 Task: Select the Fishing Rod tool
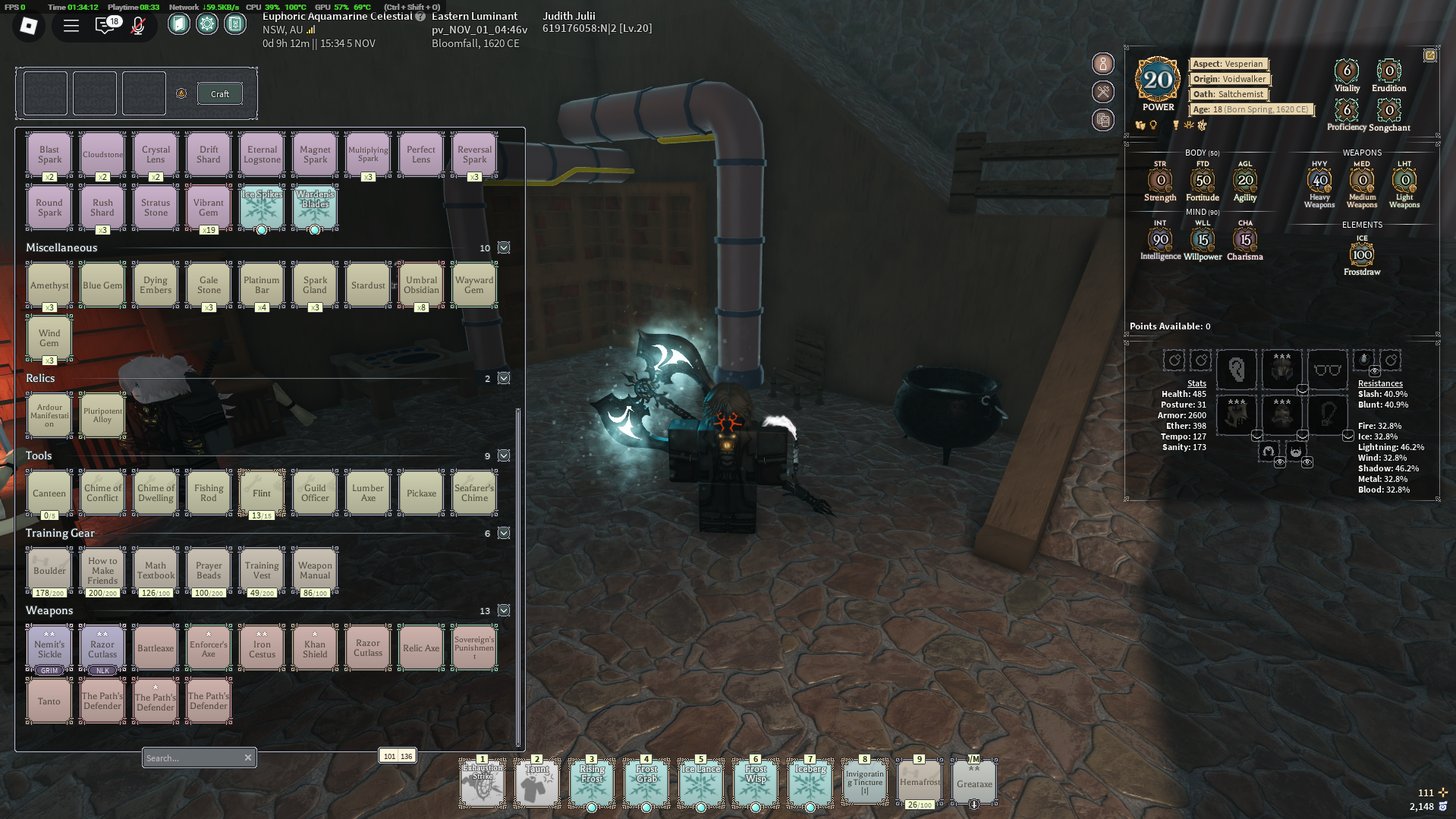coord(209,493)
